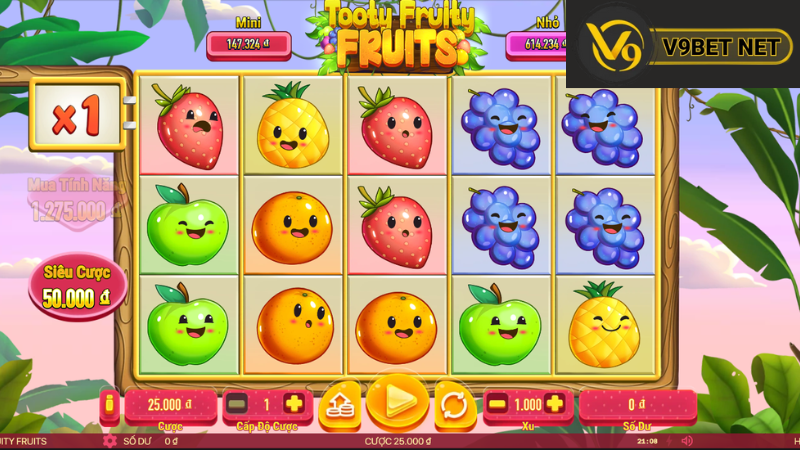
Task: Decrease the bet level with minus
Action: pyautogui.click(x=237, y=404)
